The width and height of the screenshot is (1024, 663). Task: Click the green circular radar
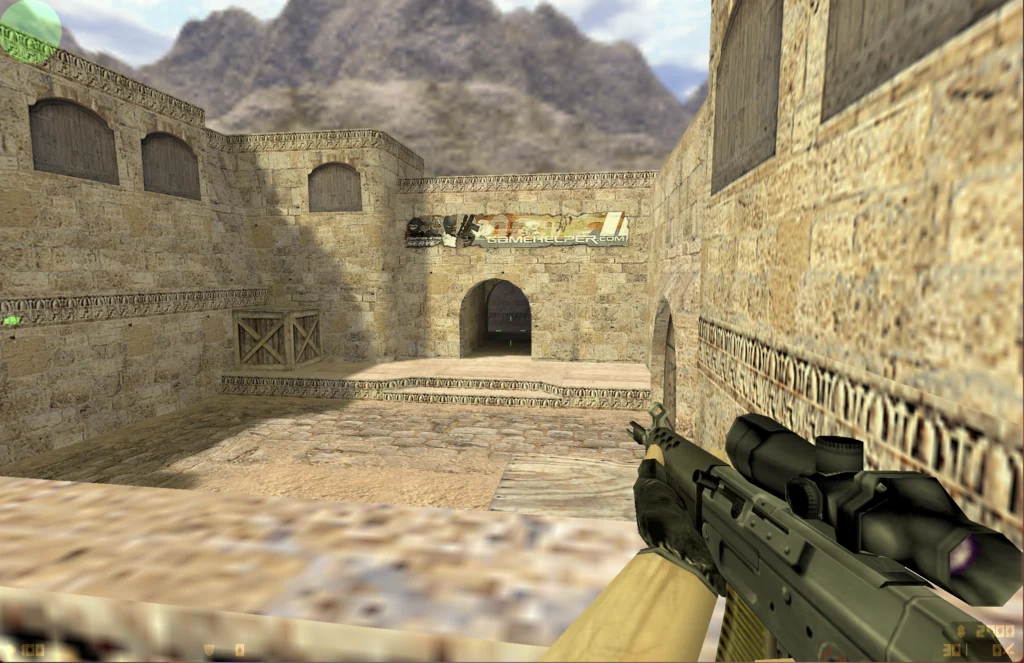tap(30, 28)
